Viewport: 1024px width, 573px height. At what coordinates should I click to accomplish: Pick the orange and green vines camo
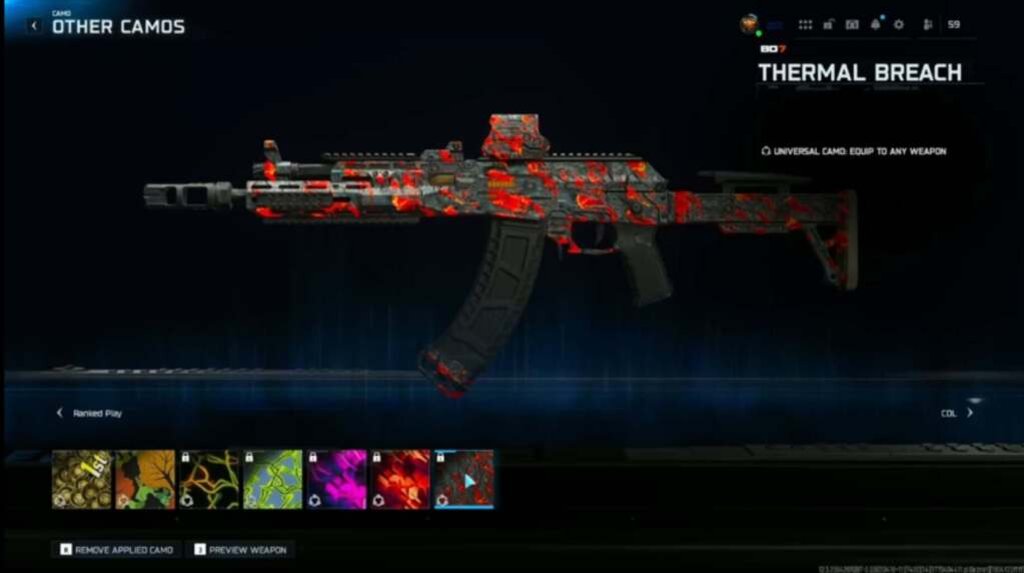tap(209, 479)
